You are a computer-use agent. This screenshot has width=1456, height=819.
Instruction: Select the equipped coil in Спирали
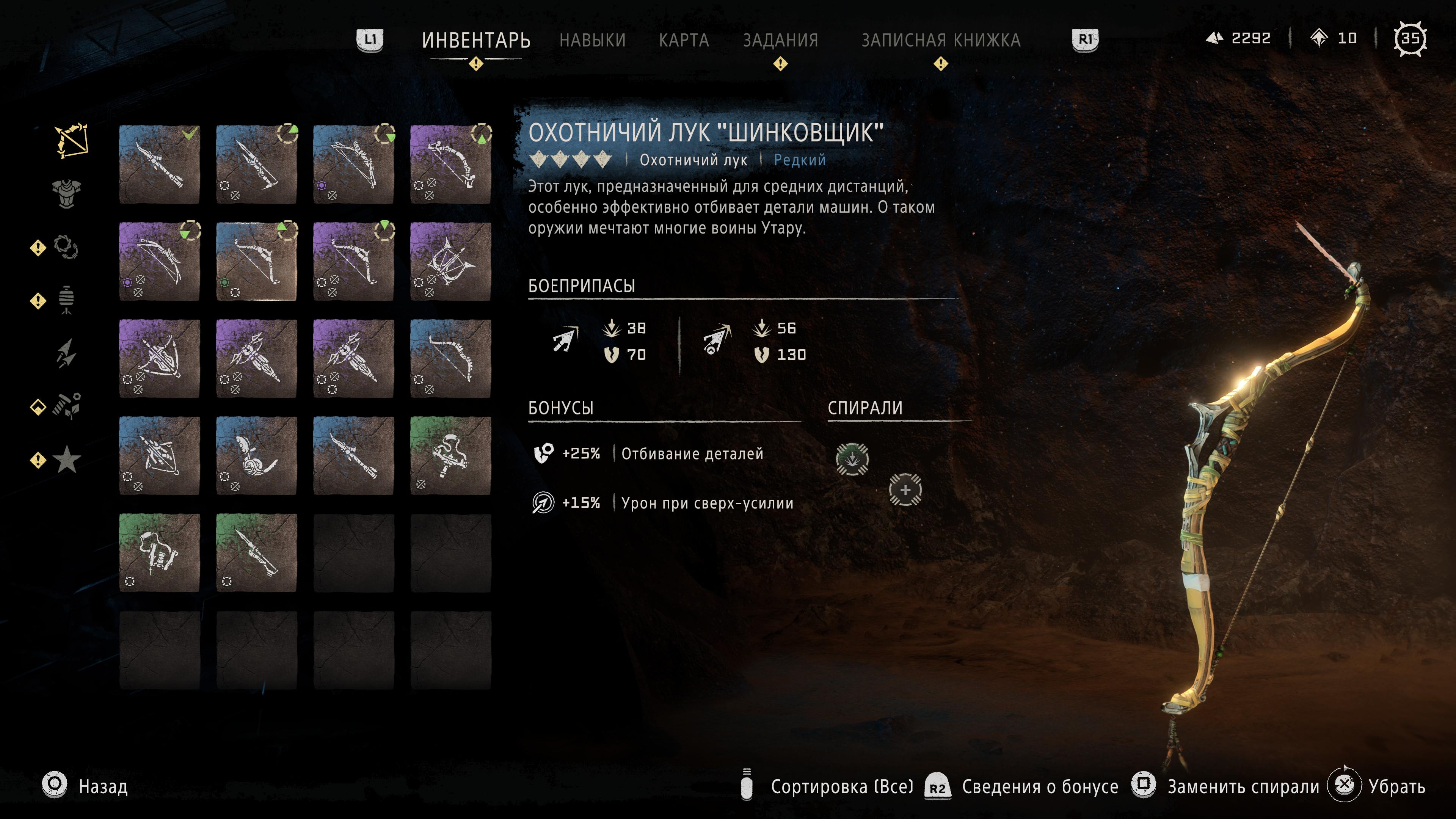coord(852,458)
